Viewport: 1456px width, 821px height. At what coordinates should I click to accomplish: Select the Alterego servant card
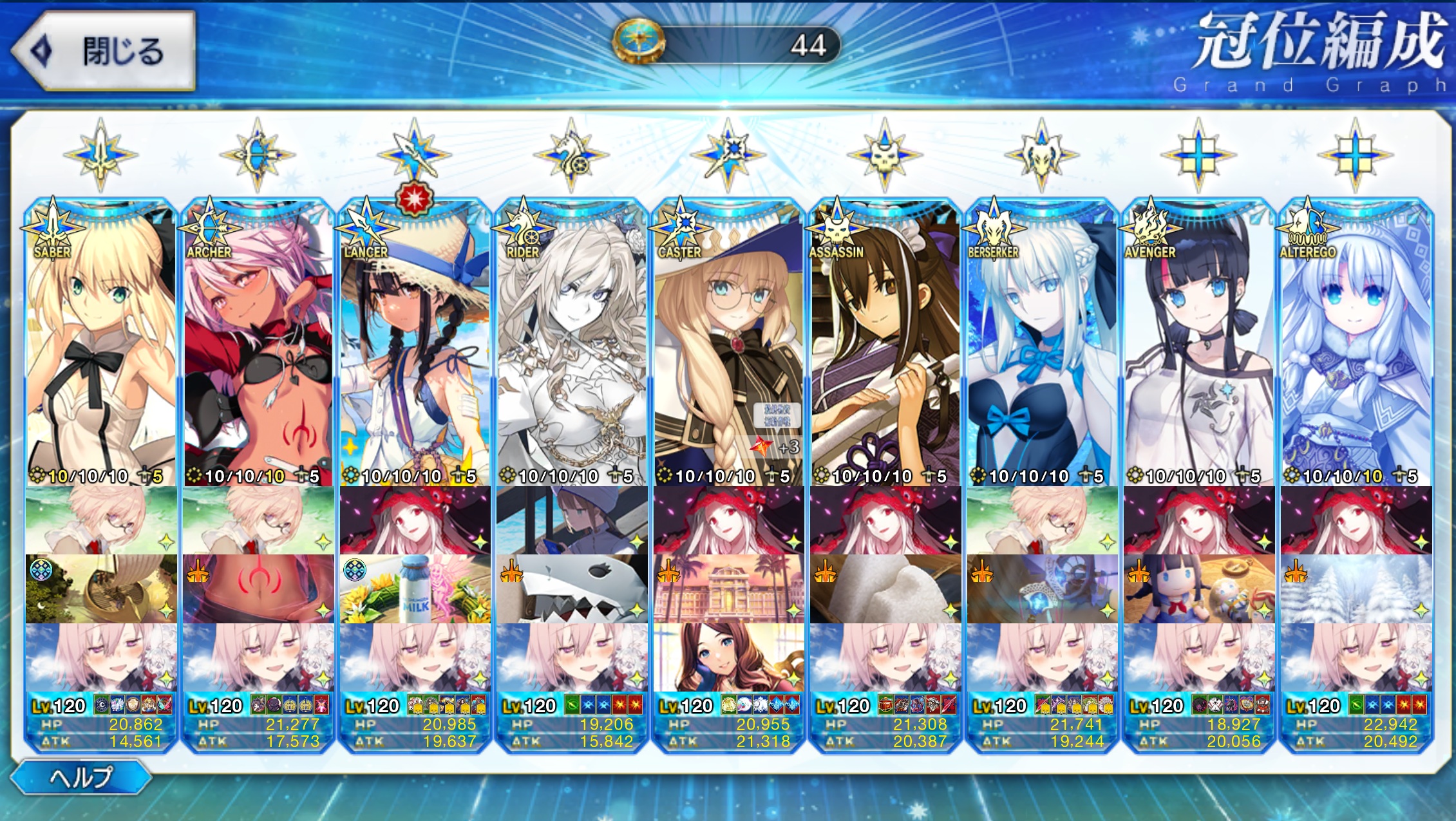pos(1356,348)
